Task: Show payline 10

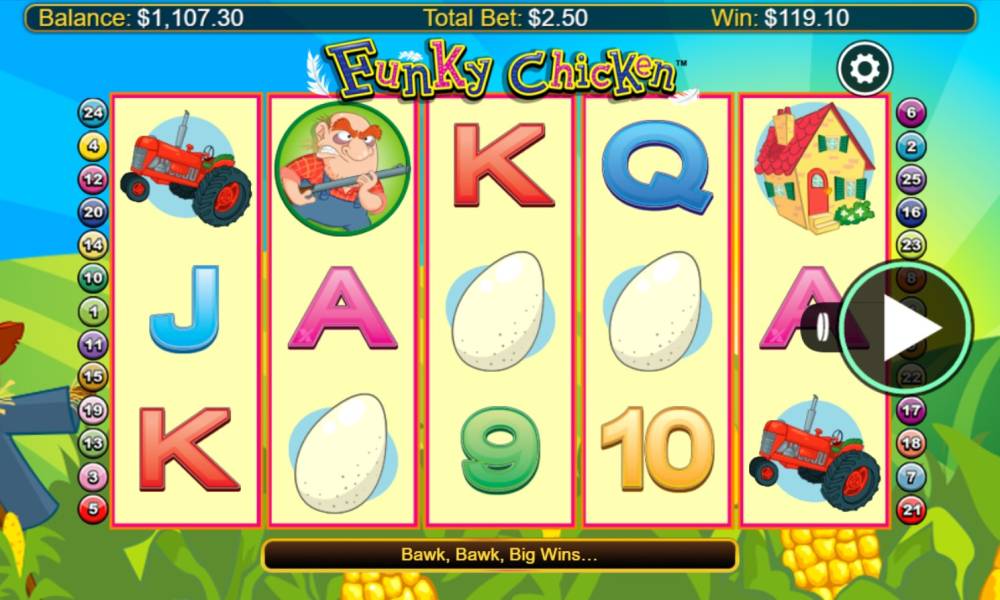Action: pyautogui.click(x=93, y=278)
